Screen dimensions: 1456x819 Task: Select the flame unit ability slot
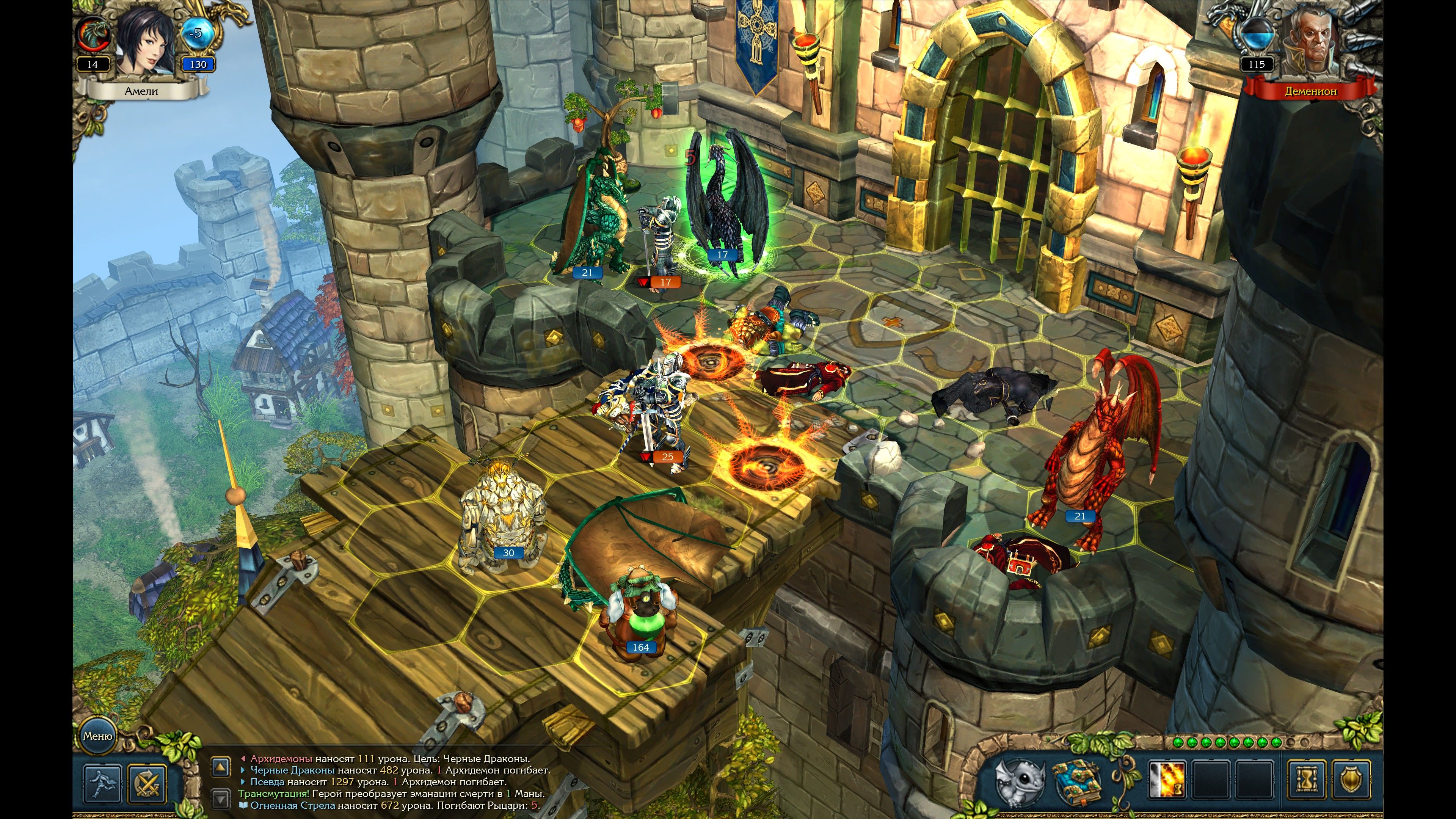pos(1167,781)
